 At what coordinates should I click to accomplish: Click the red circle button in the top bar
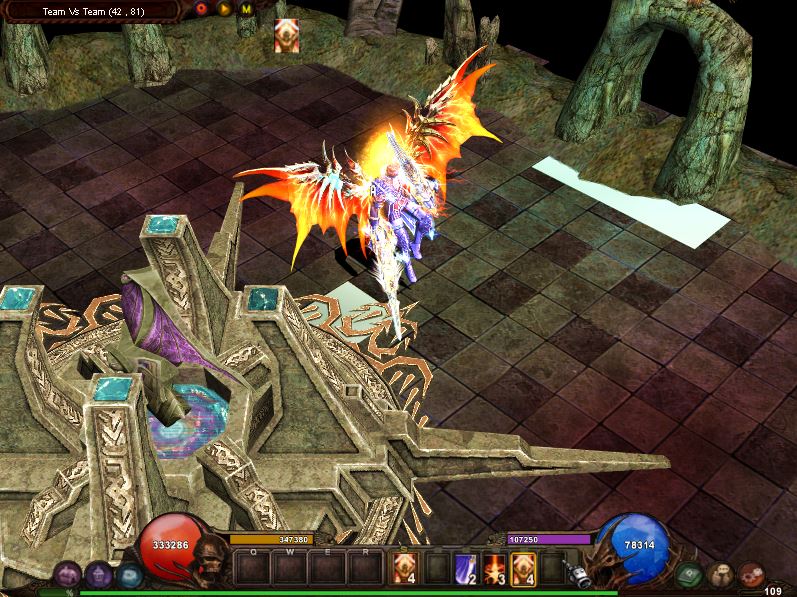point(202,9)
